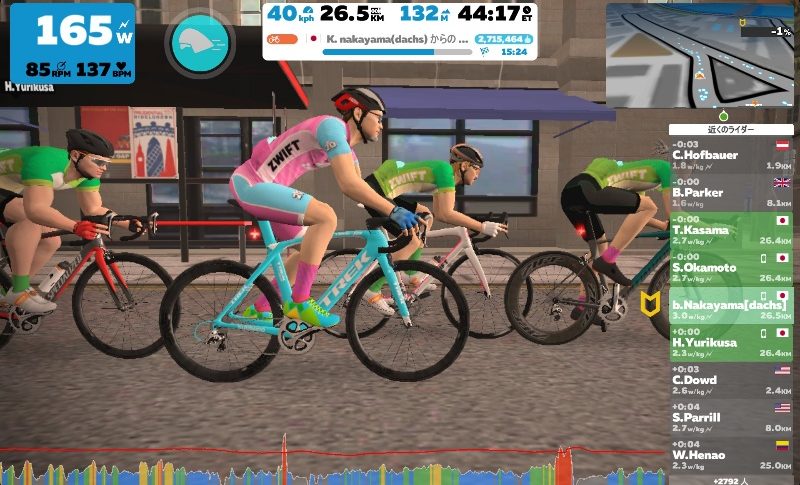This screenshot has height=485, width=800.
Task: Click the 近くのライダー list header
Action: point(731,130)
